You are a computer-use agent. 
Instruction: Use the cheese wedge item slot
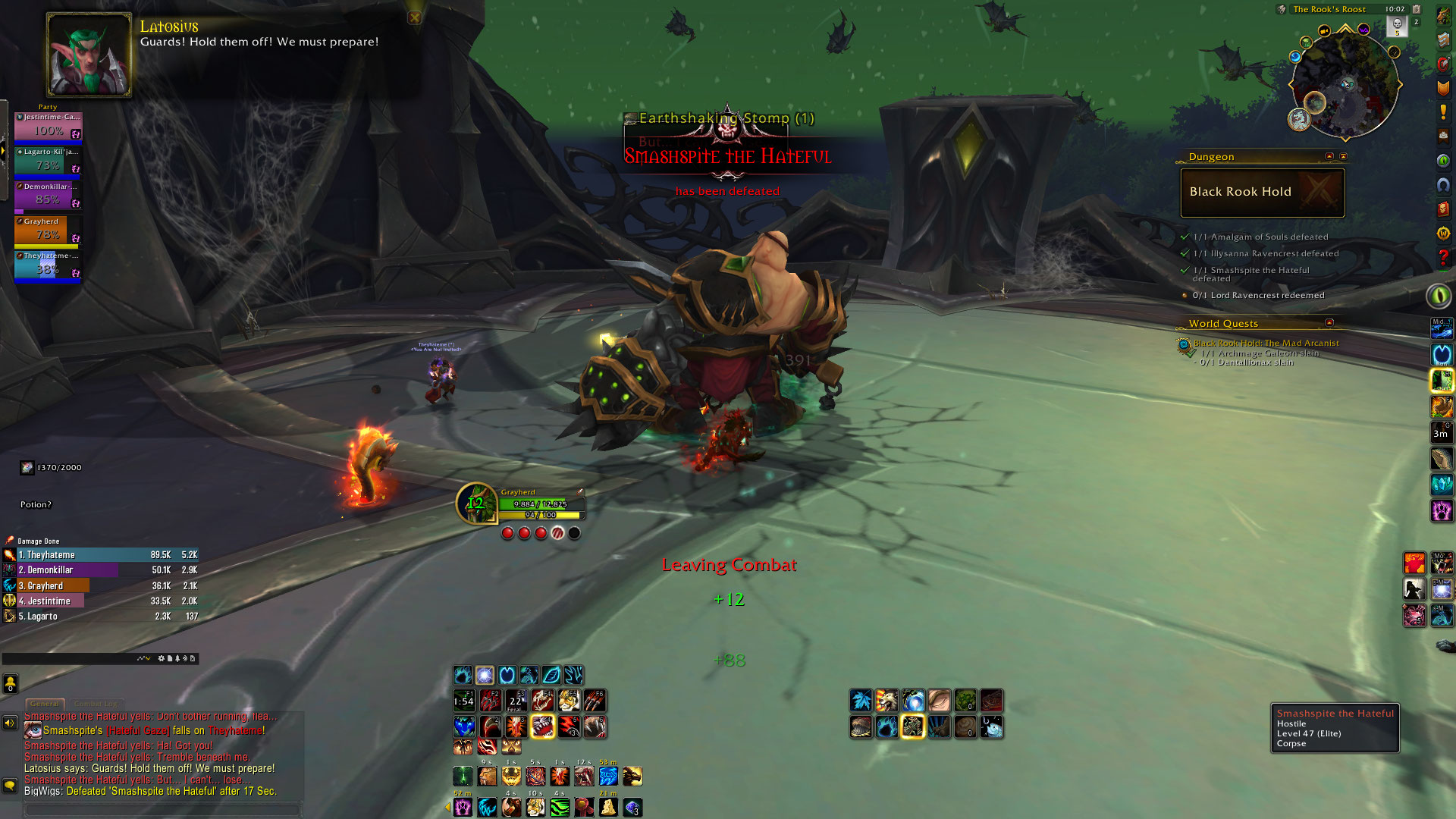click(x=608, y=807)
